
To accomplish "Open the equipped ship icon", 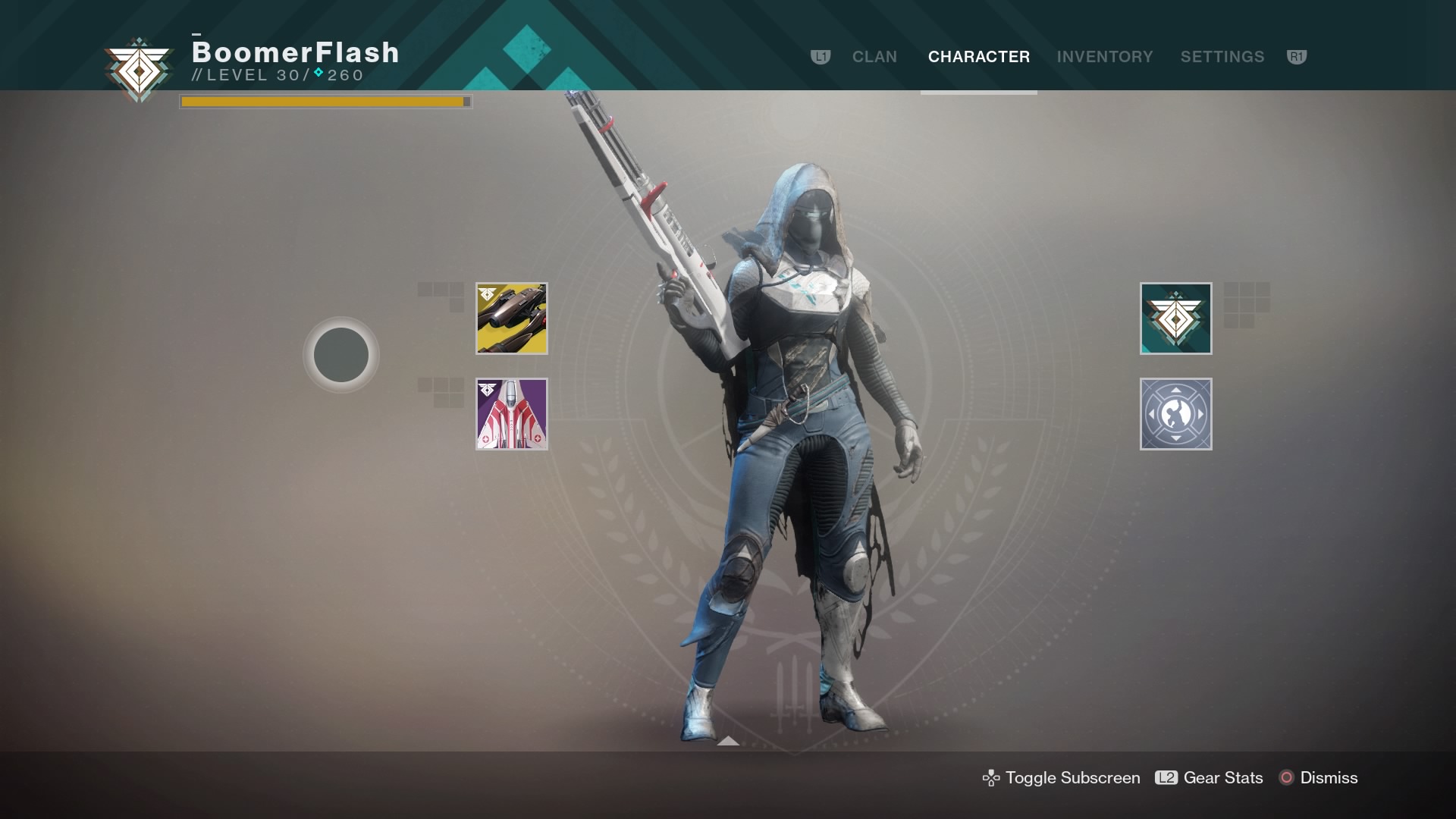I will (512, 413).
